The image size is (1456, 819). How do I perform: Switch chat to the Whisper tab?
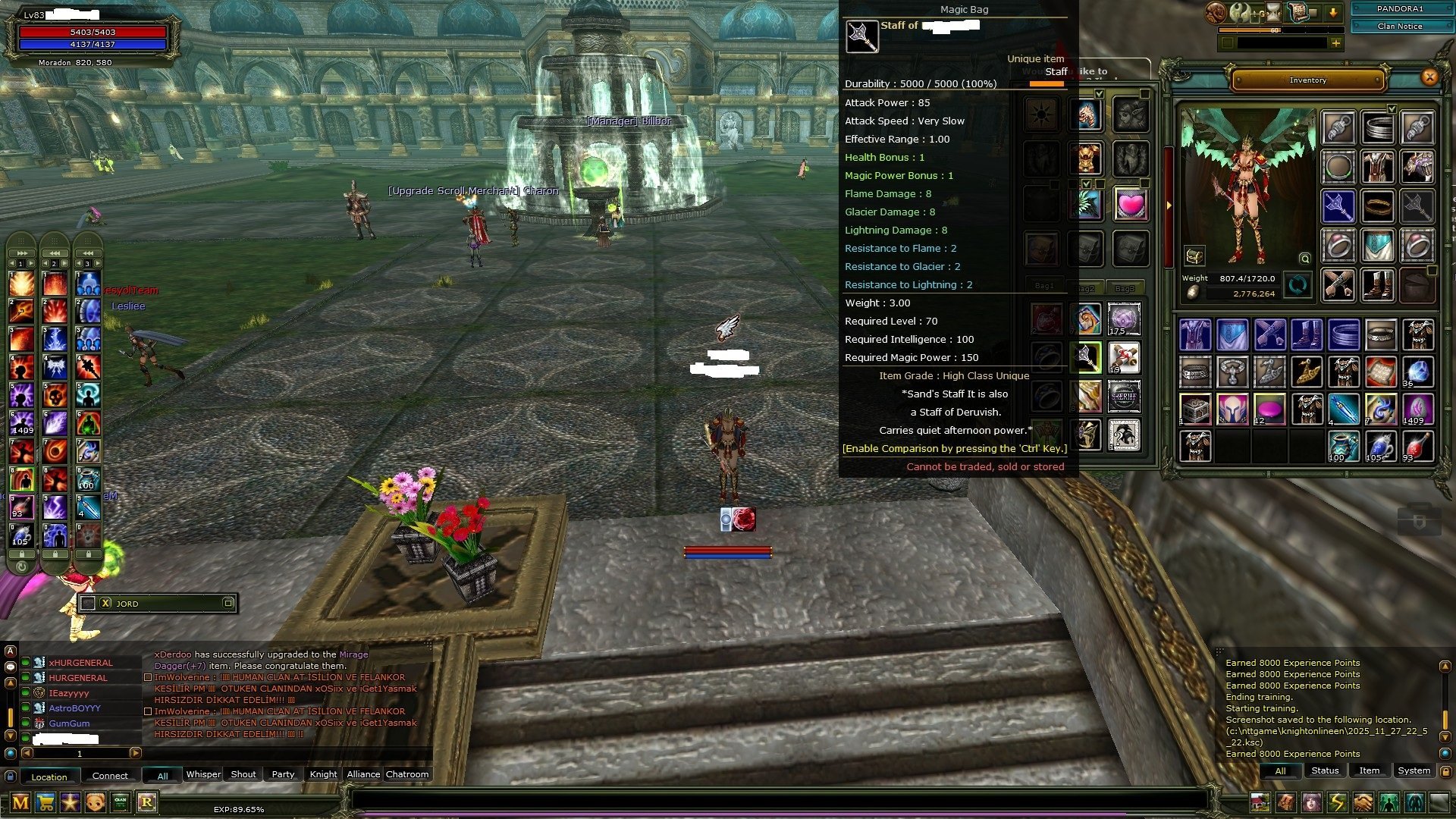coord(203,774)
